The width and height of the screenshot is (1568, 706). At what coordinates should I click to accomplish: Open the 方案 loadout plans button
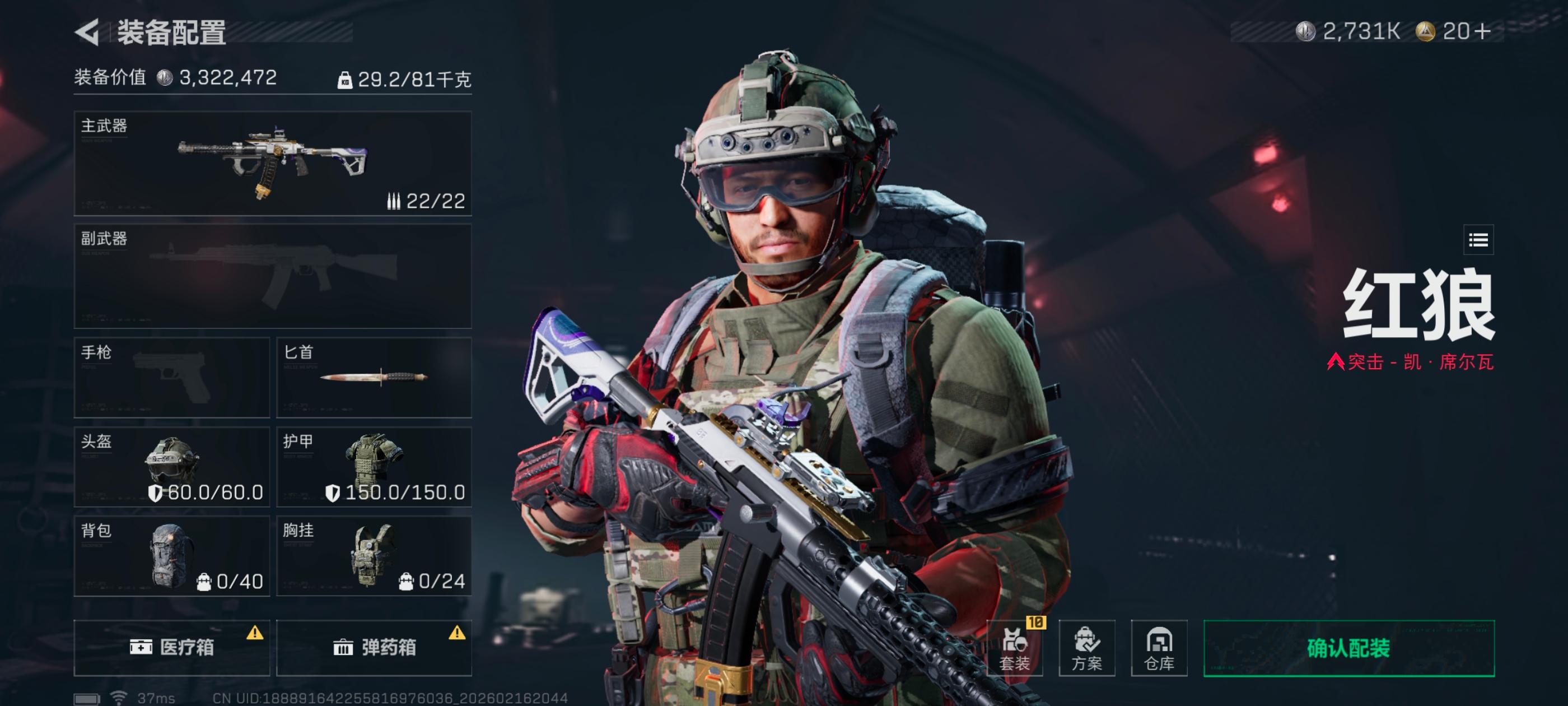click(1086, 648)
